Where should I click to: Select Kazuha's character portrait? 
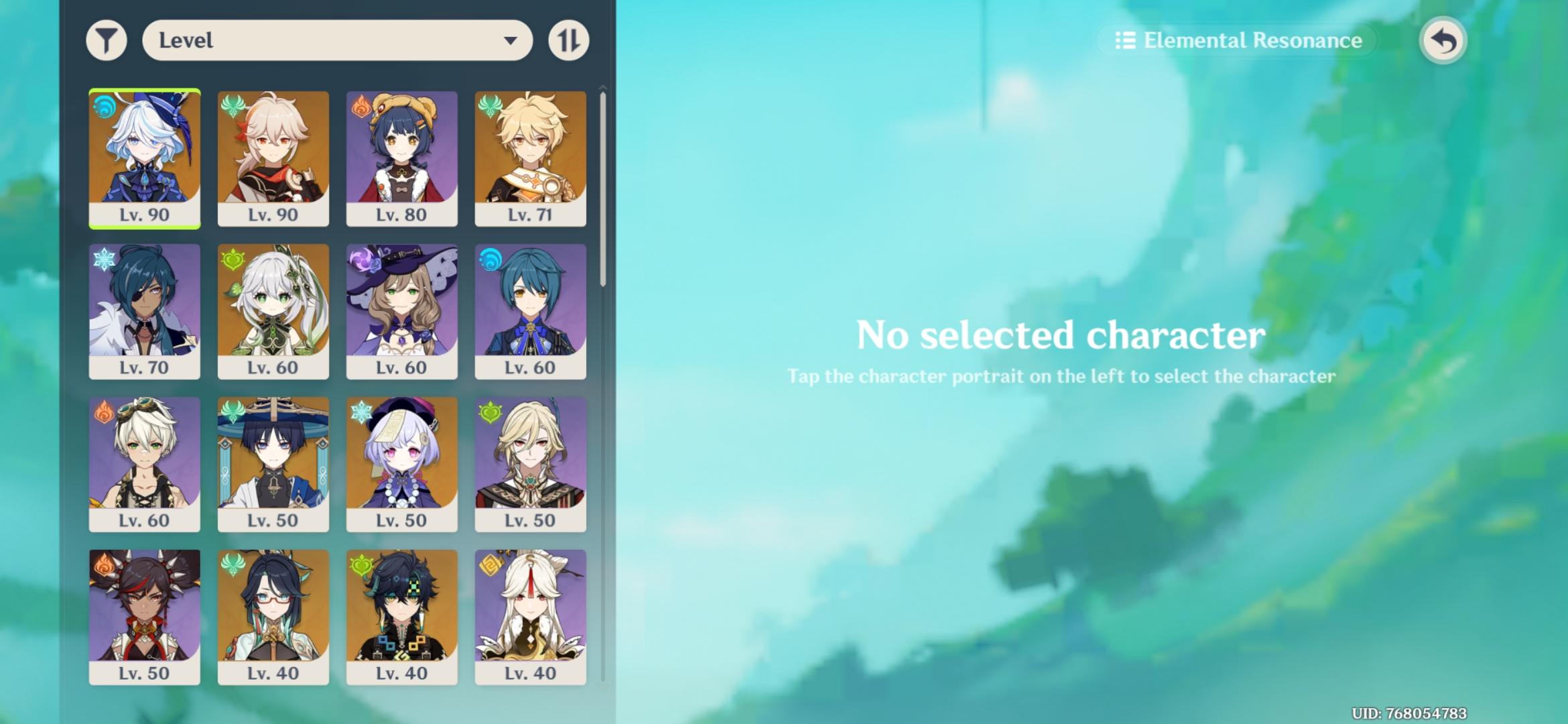(273, 154)
